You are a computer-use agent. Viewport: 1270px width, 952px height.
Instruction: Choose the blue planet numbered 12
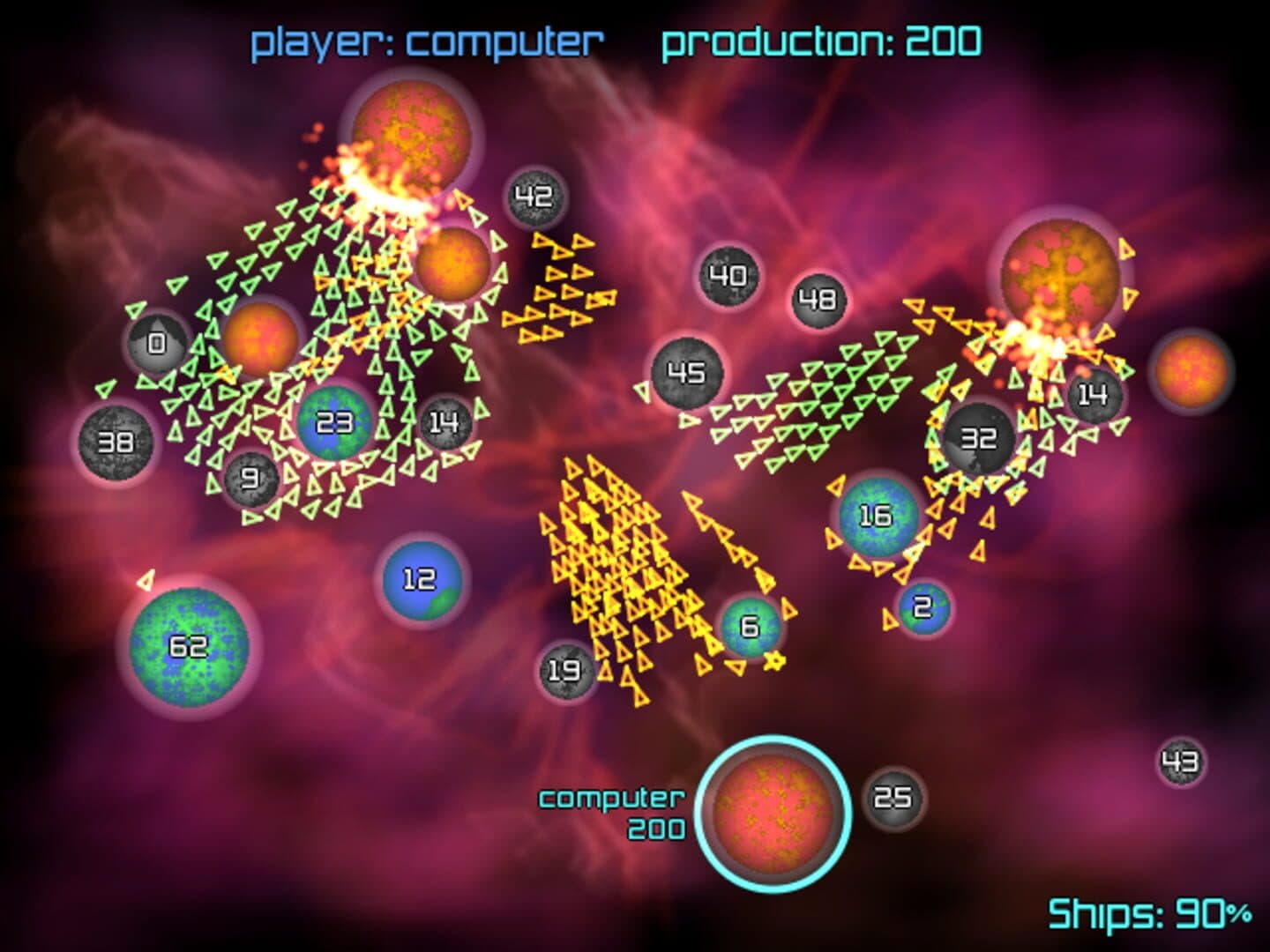420,580
